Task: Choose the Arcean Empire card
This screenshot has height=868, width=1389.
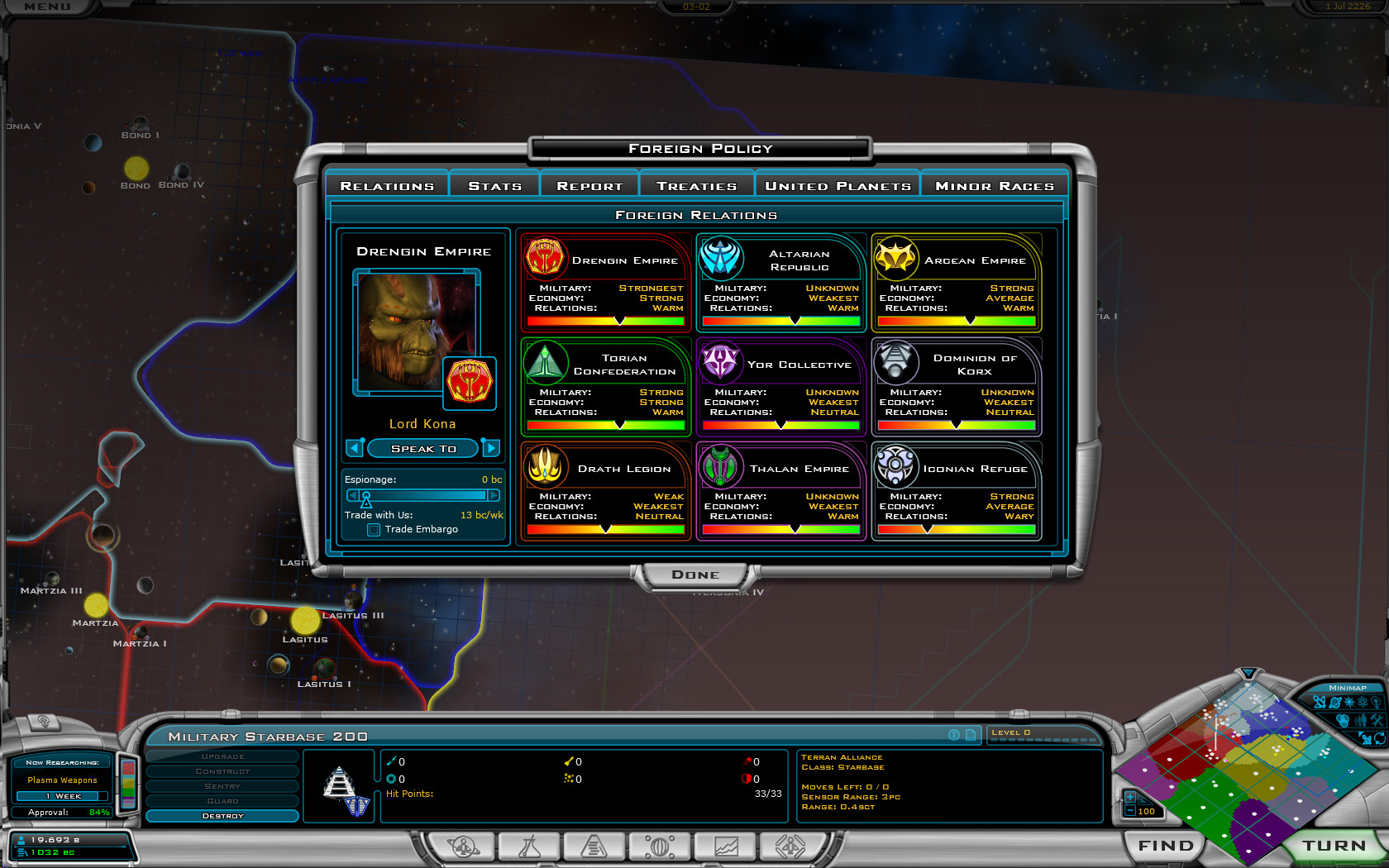Action: point(957,282)
